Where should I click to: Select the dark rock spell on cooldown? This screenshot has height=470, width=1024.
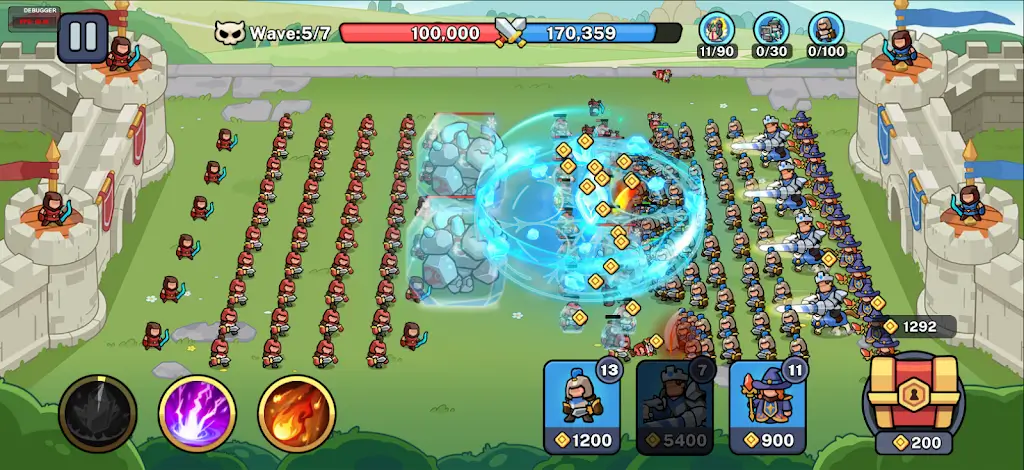coord(97,413)
